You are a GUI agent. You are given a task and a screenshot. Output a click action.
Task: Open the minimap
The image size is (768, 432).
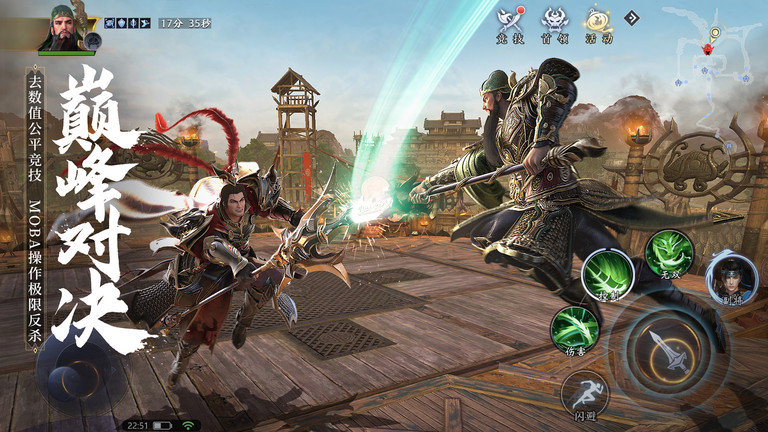(x=711, y=48)
